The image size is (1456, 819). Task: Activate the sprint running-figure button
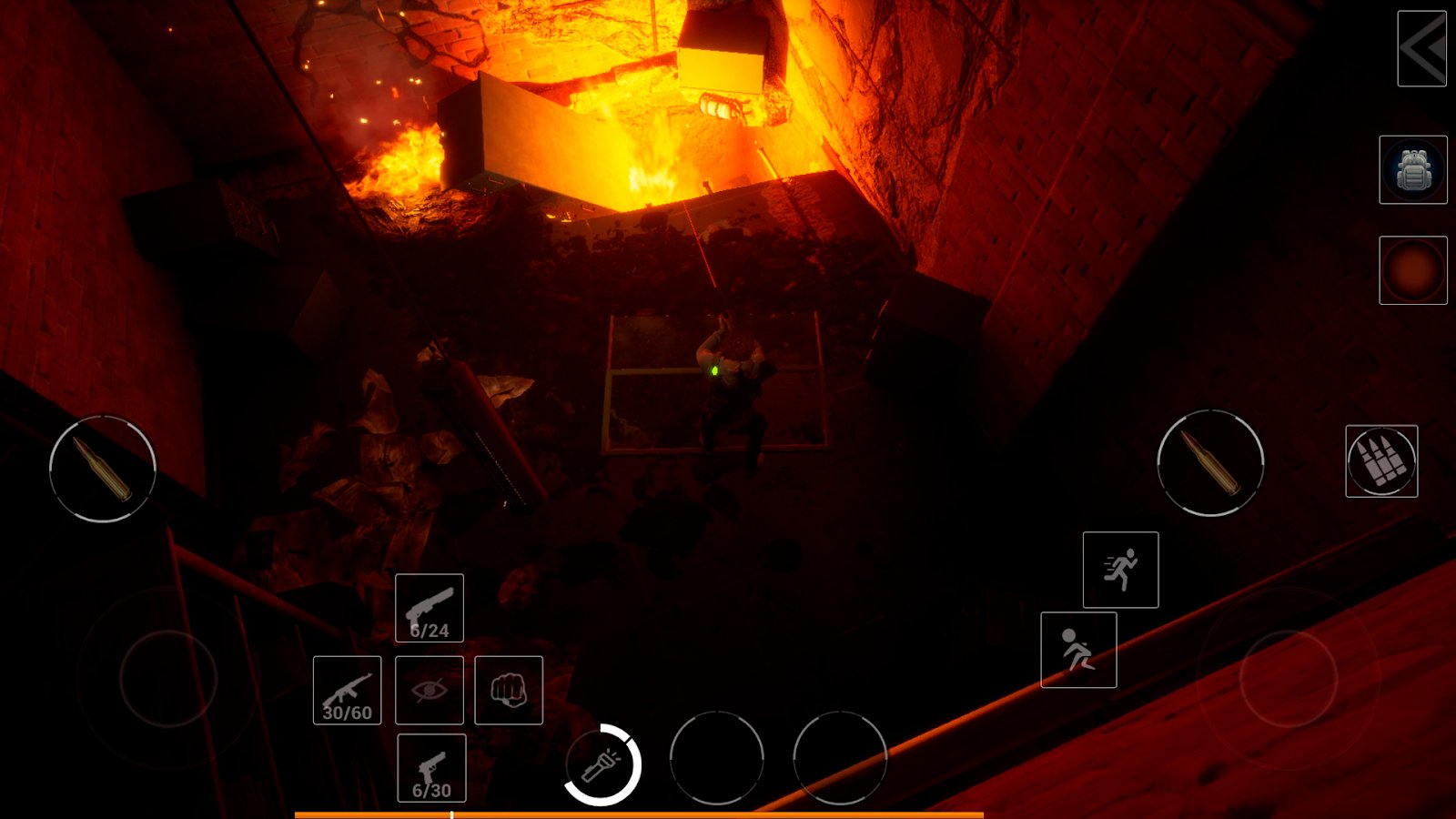point(1120,570)
